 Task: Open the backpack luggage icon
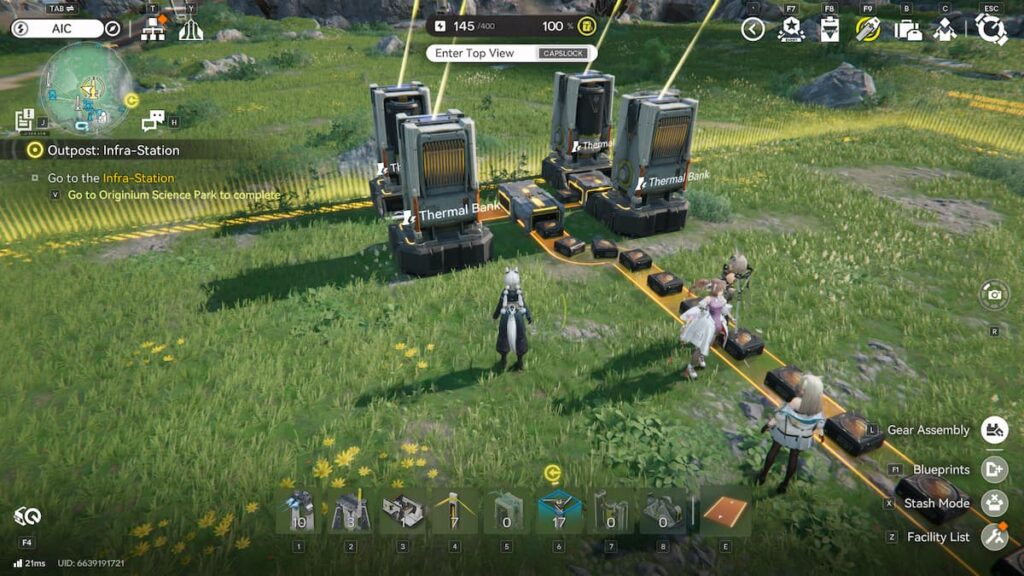[908, 29]
